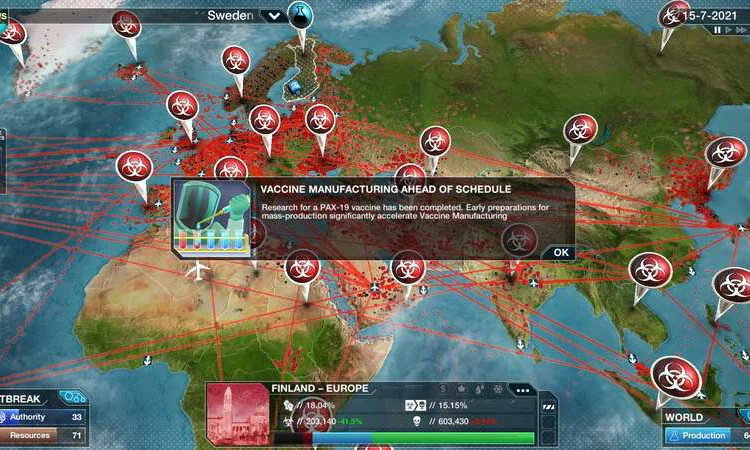Image resolution: width=750 pixels, height=450 pixels.
Task: Dismiss the vaccine popup with OK
Action: (561, 252)
